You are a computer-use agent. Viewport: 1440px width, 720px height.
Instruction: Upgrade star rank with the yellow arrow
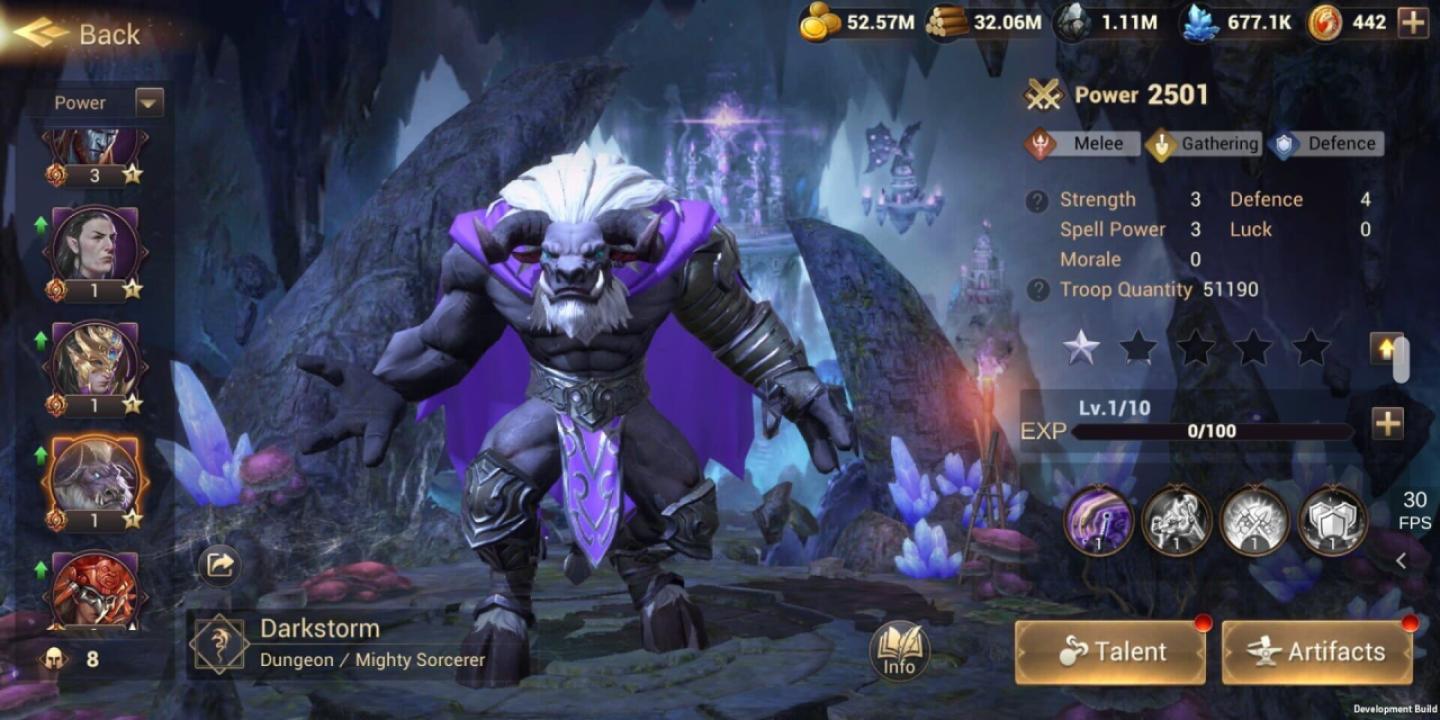pos(1386,348)
